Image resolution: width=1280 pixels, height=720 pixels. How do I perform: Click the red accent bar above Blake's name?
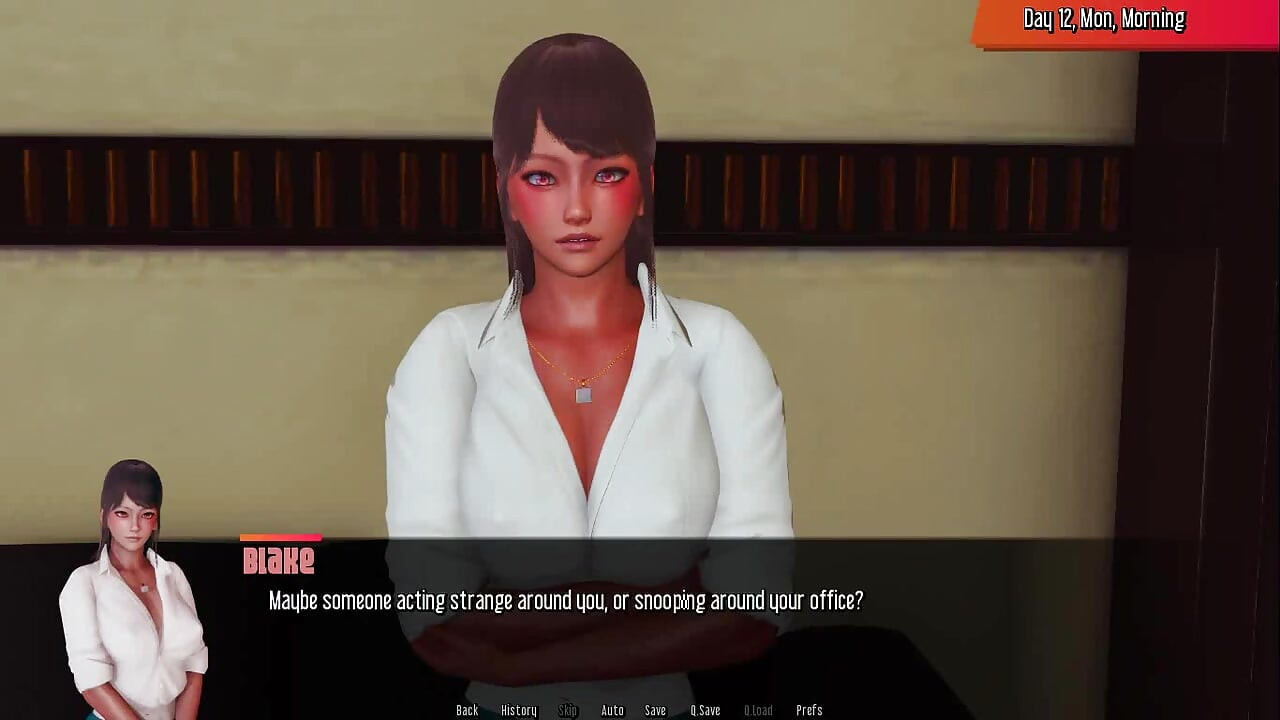point(280,540)
